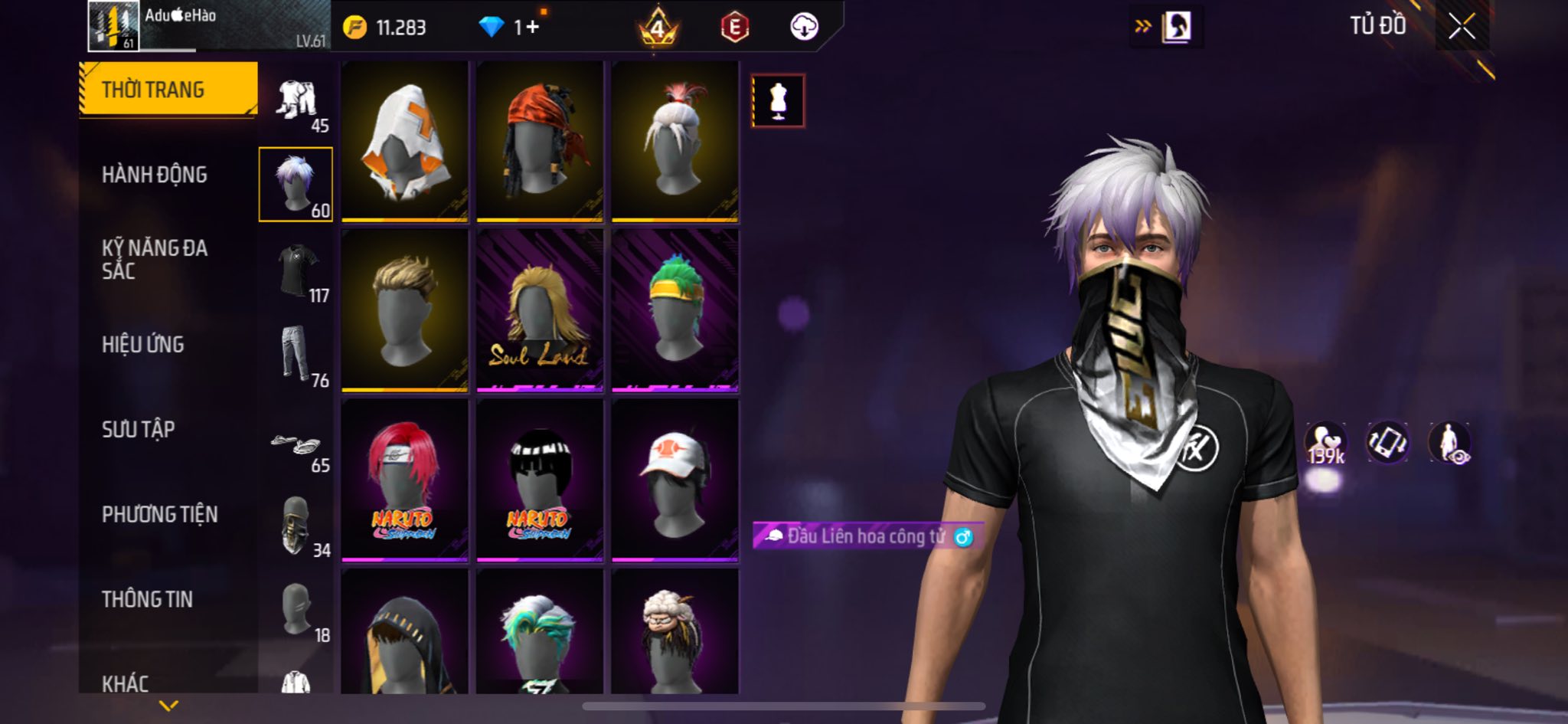This screenshot has width=1568, height=724.
Task: Go to the PHƯƠNG TIỆN tab
Action: 159,514
